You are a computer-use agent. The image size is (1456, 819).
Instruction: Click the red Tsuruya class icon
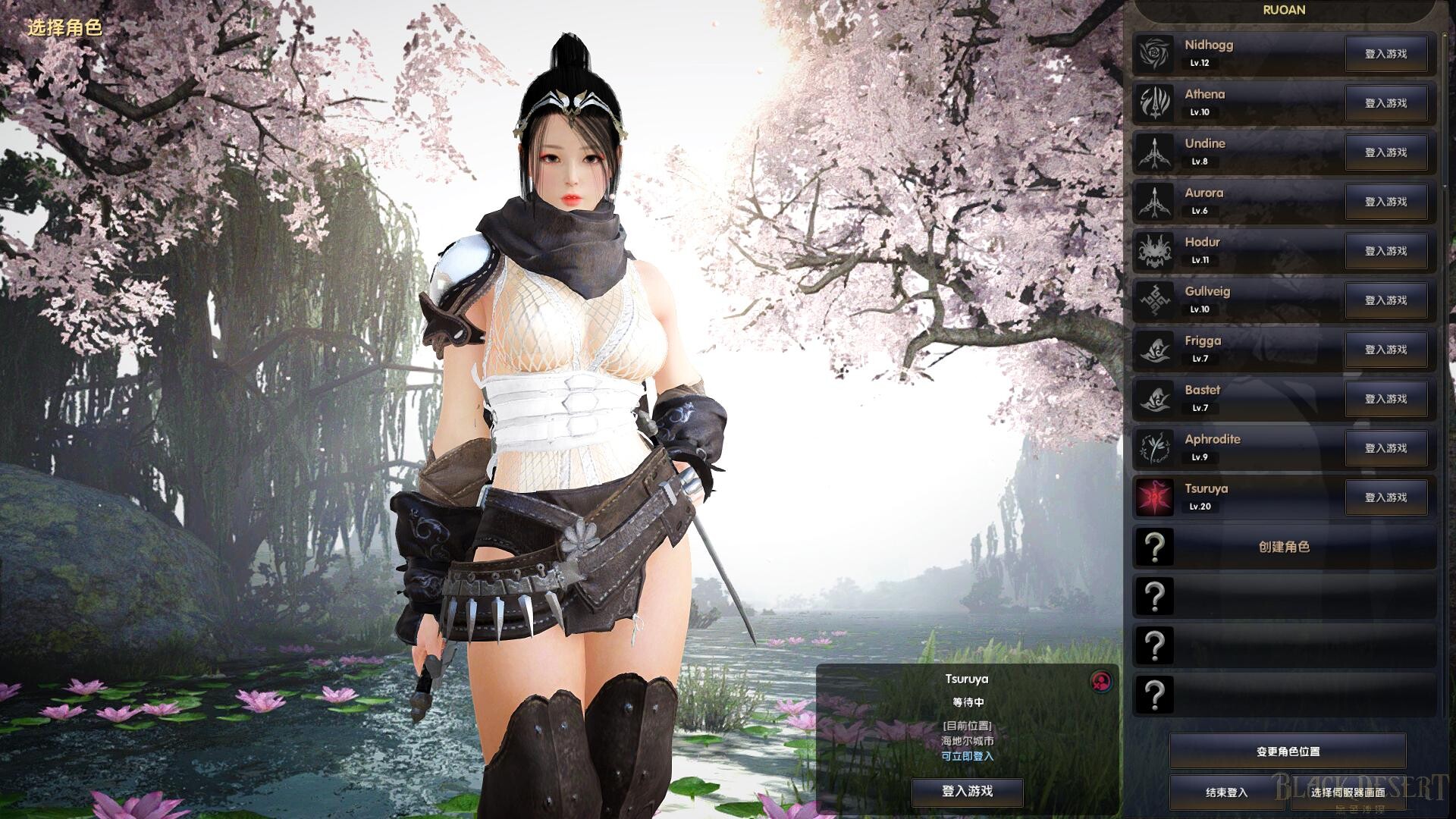[x=1154, y=497]
